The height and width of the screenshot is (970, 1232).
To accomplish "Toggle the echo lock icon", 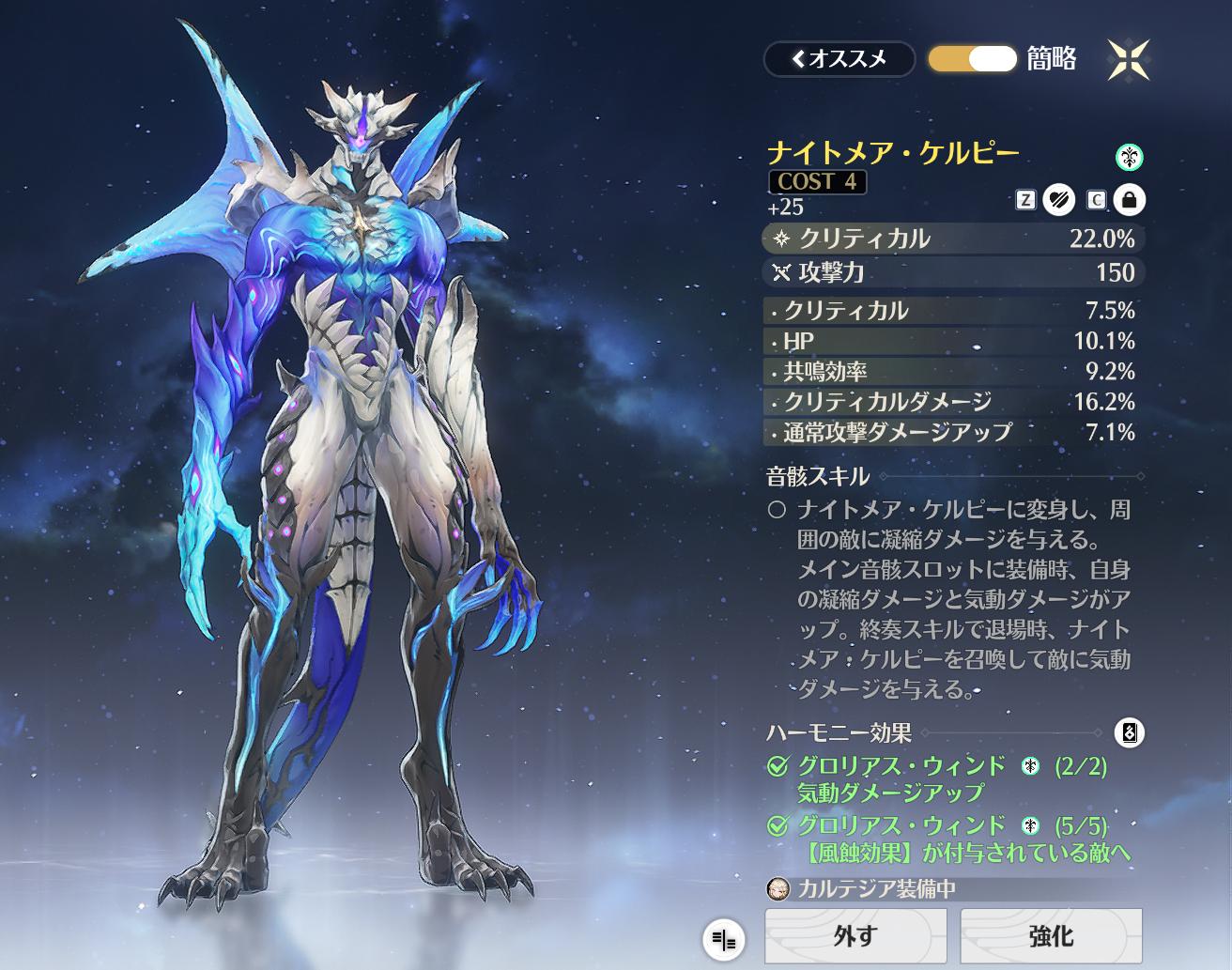I will (1129, 200).
